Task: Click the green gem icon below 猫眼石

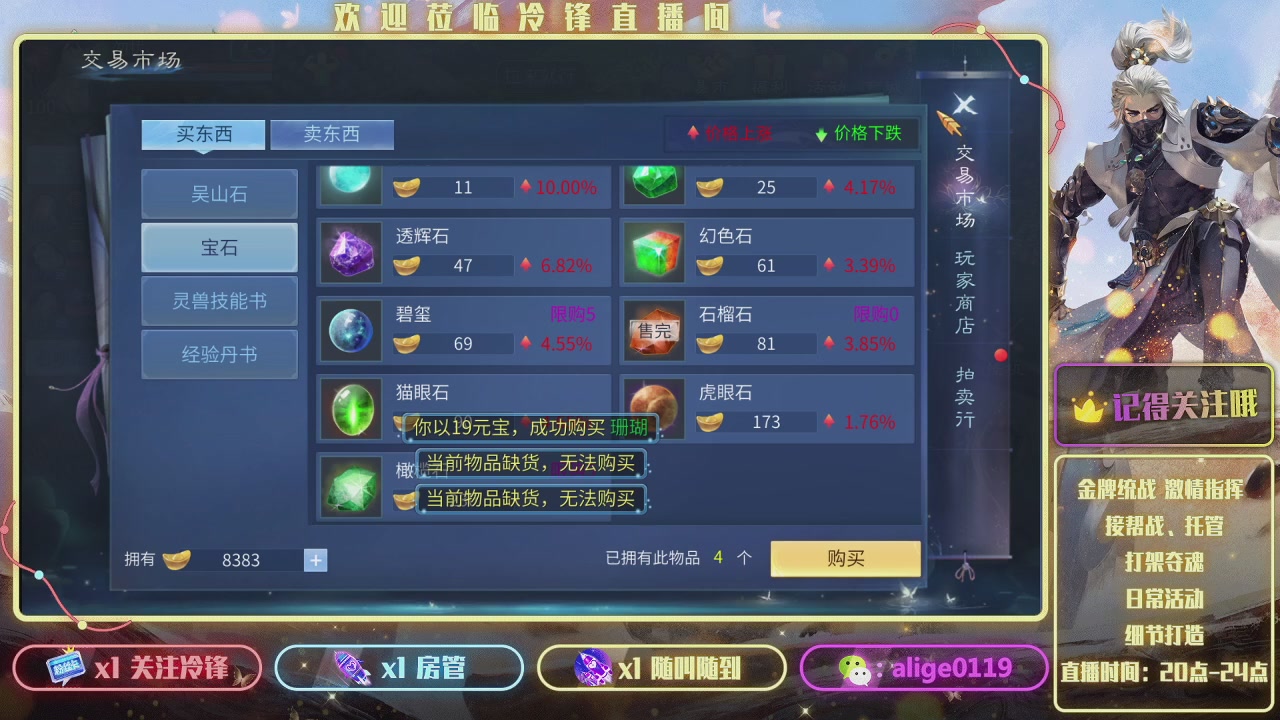Action: click(350, 487)
